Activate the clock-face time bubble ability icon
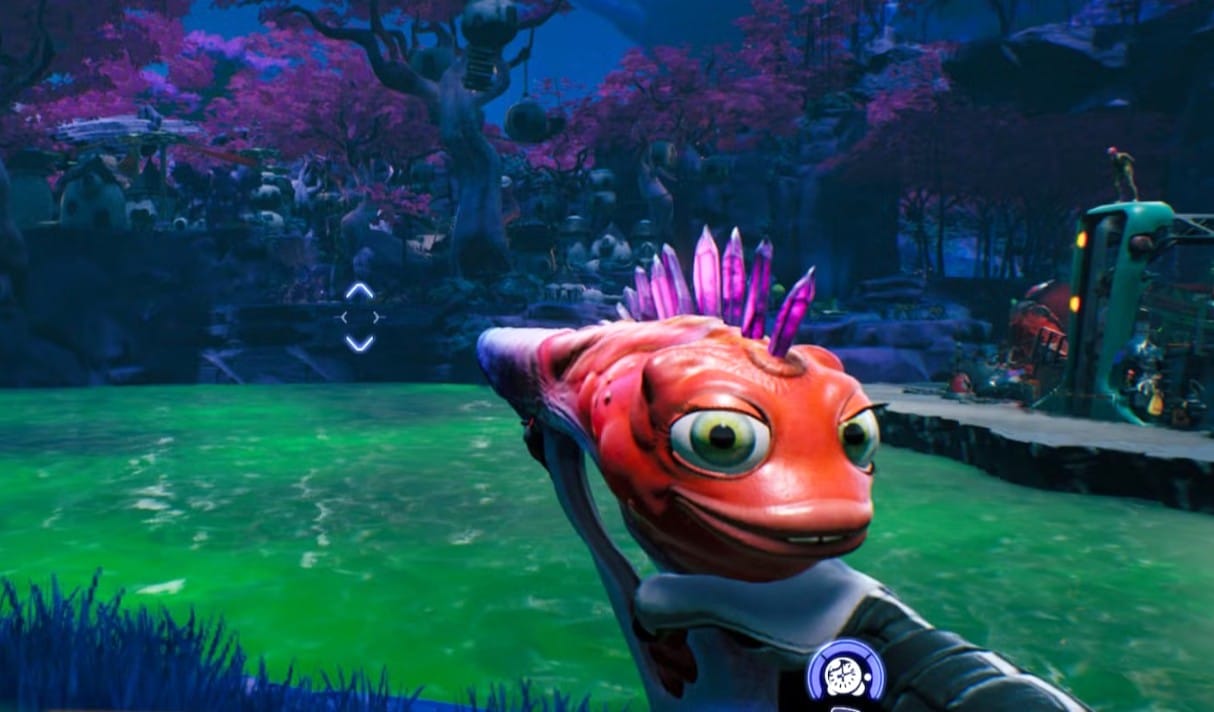1214x712 pixels. [x=845, y=673]
